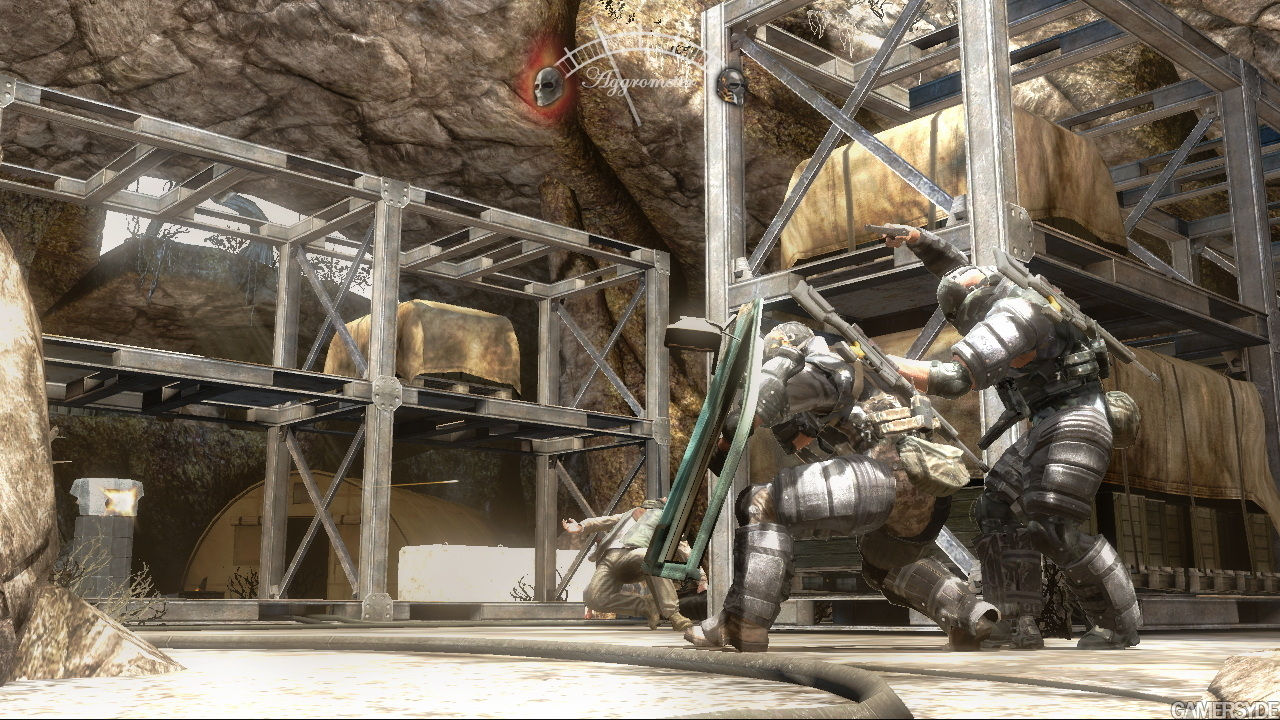Select the dark skull mask icon without a glow

732,86
